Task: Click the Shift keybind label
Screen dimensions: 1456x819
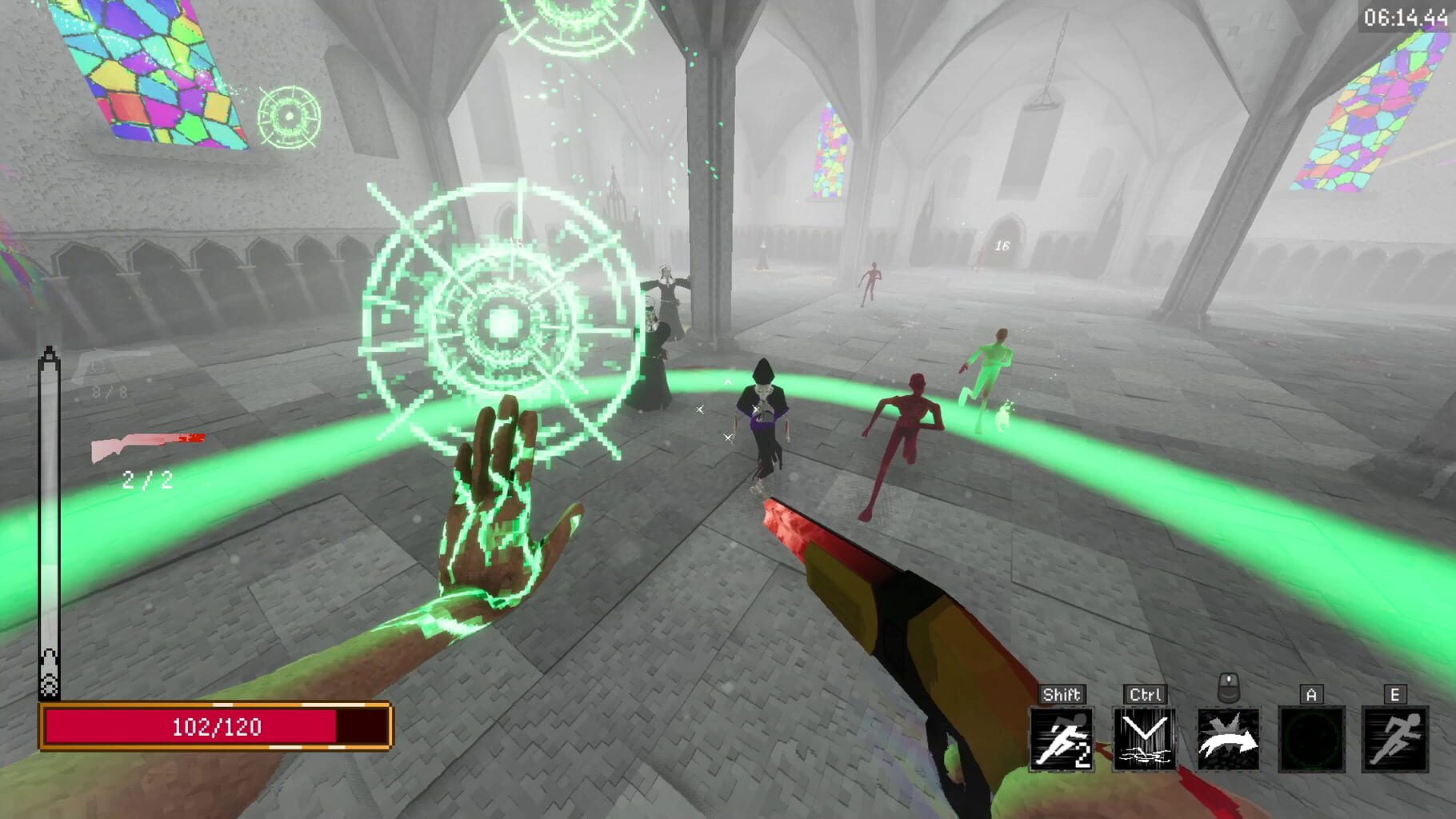Action: pos(1065,694)
